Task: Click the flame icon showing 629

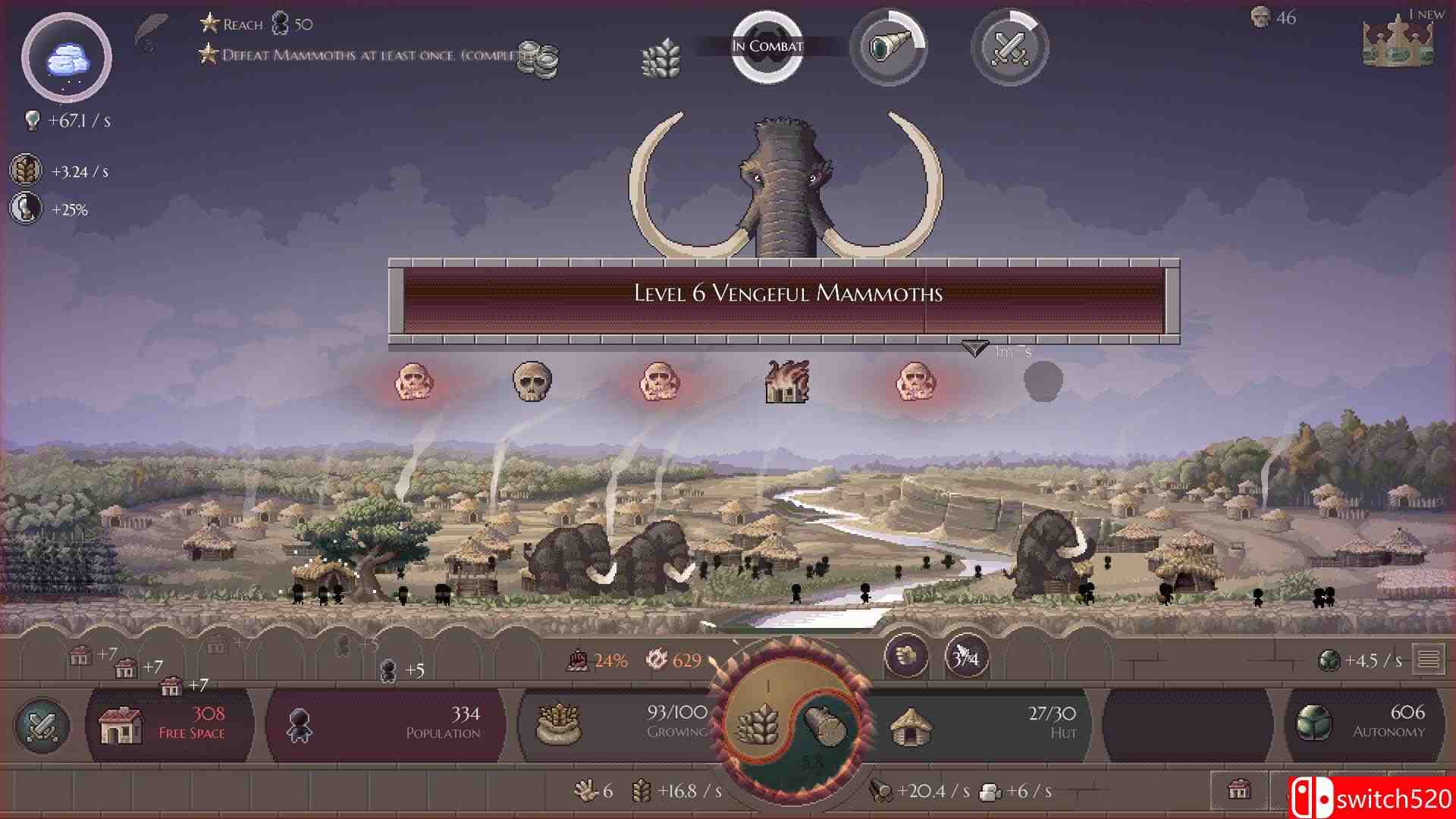Action: click(x=673, y=660)
